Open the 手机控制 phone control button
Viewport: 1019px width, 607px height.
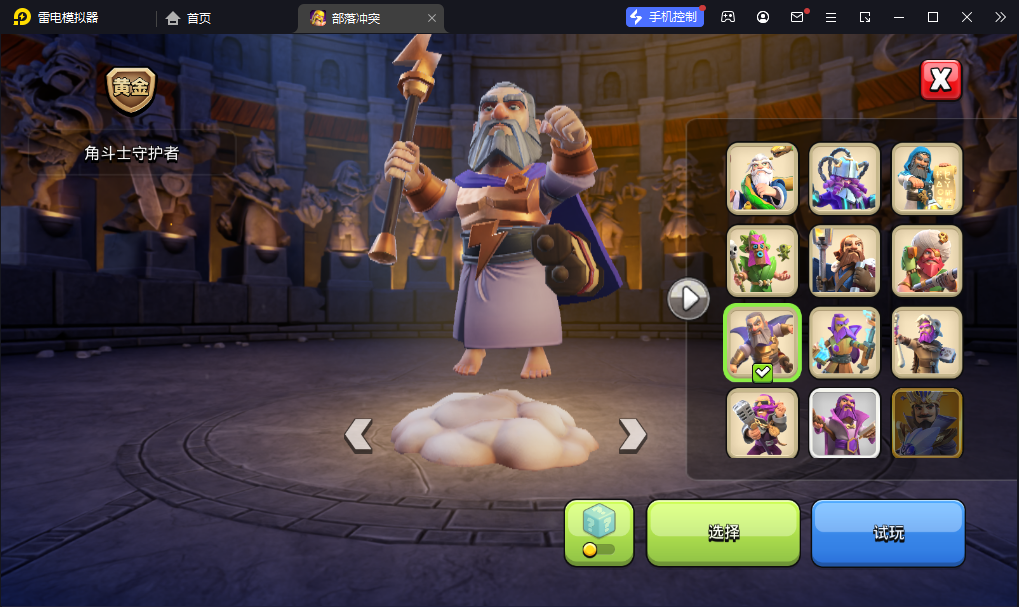tap(663, 17)
